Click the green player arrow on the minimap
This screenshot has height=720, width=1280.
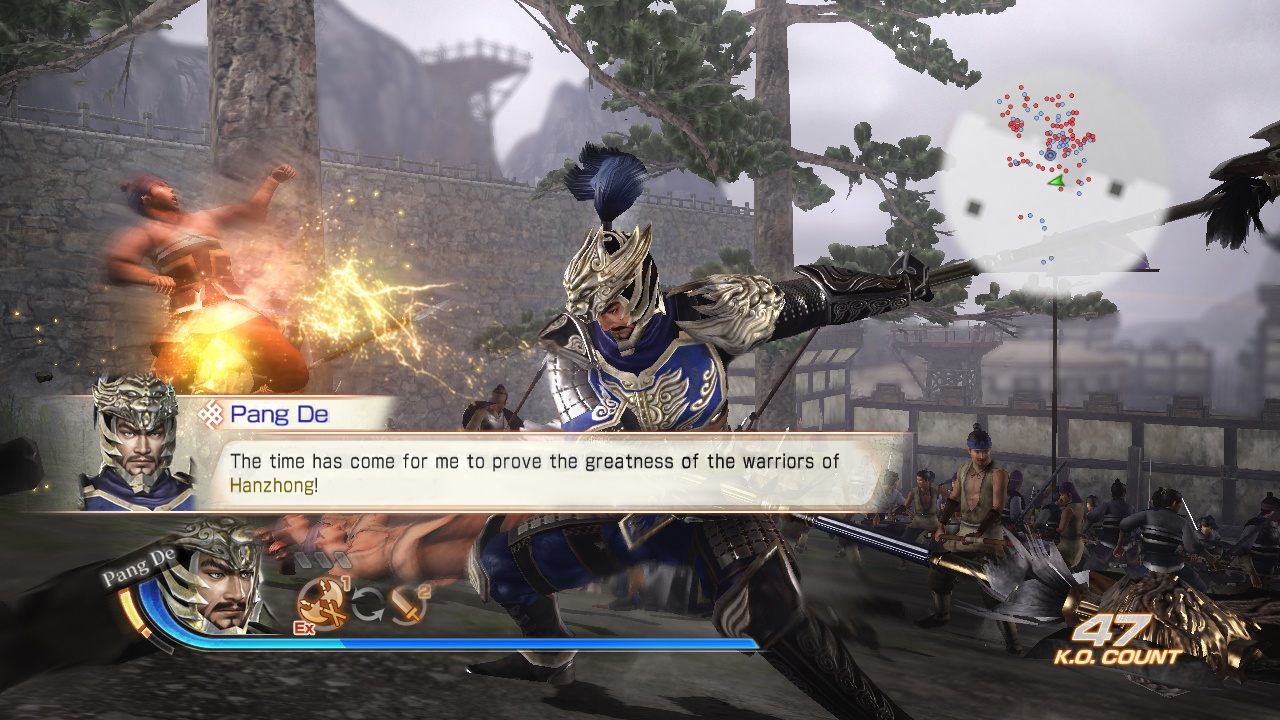click(x=1056, y=182)
